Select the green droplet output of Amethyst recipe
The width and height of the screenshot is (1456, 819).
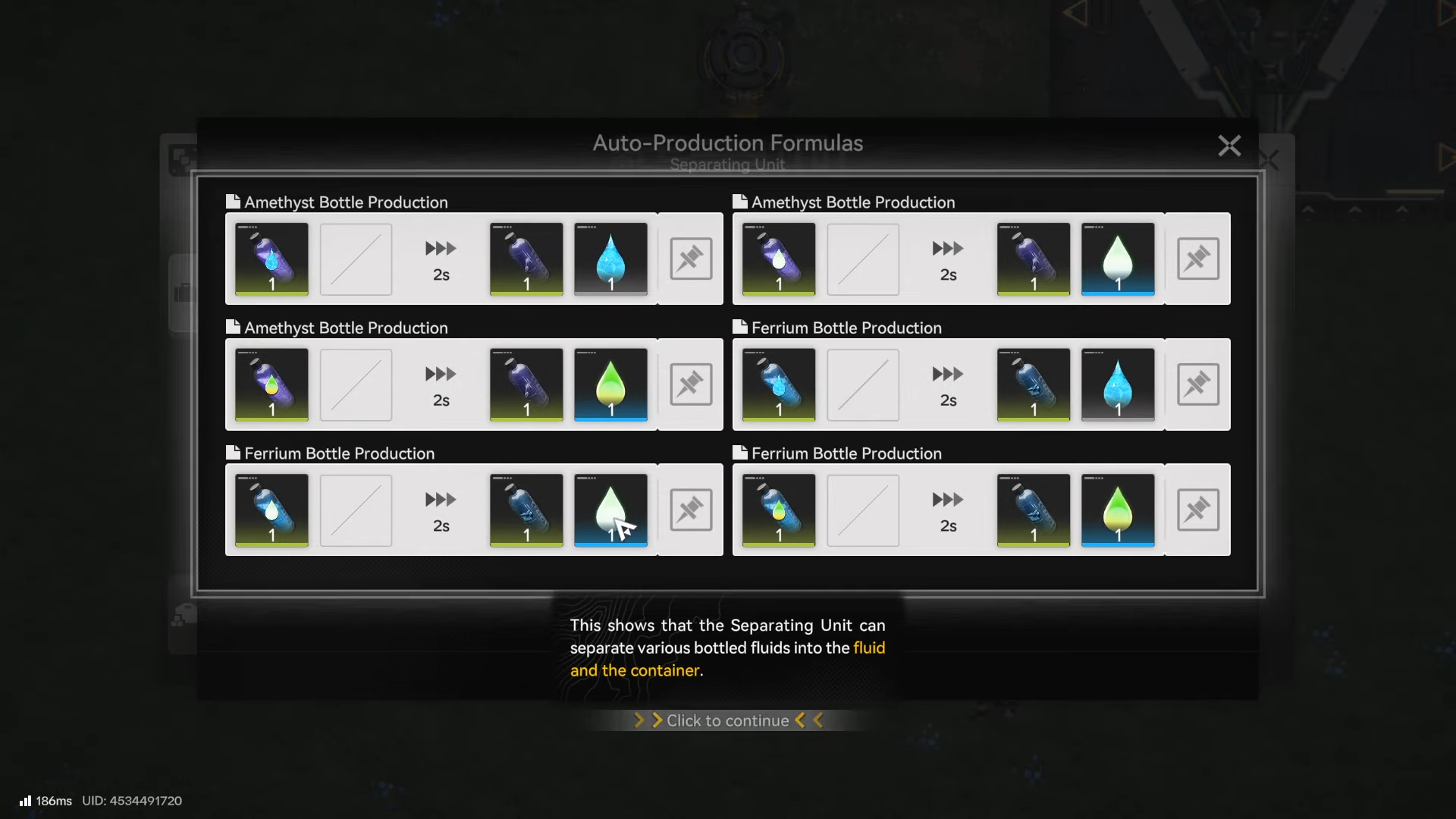coord(610,384)
